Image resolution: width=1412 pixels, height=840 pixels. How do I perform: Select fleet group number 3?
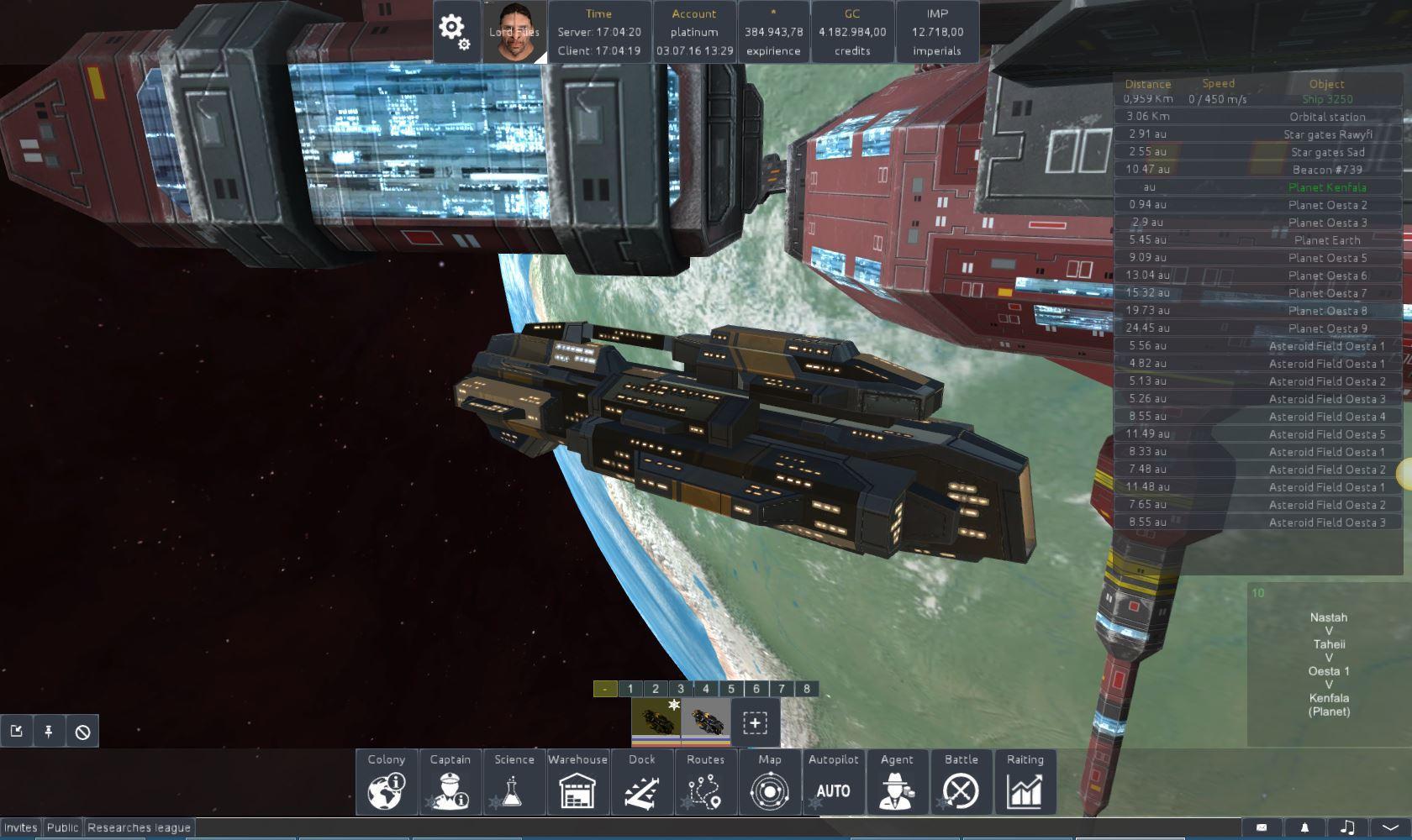(x=681, y=689)
